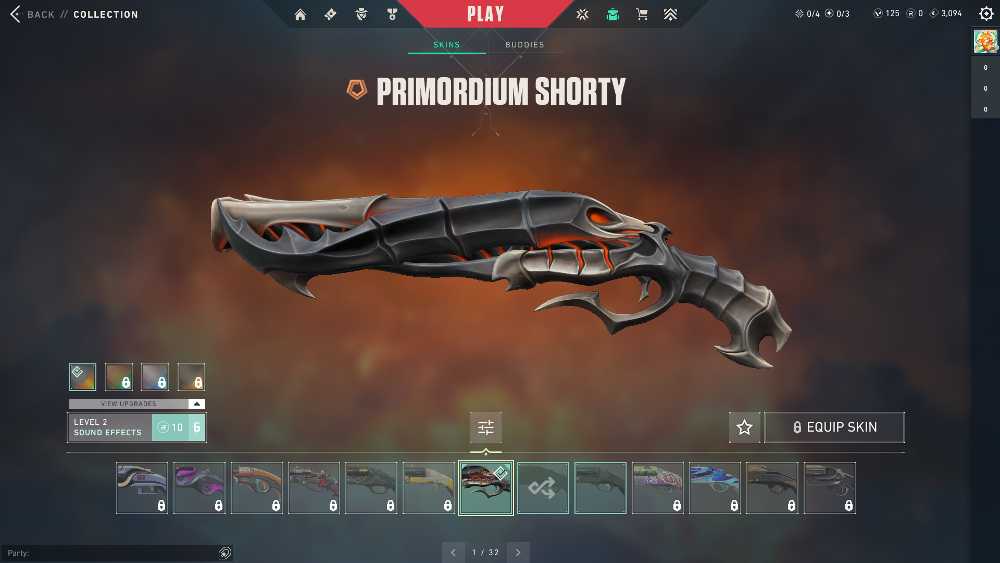This screenshot has width=1000, height=563.
Task: Equip the Primordium Shorty skin
Action: point(834,427)
